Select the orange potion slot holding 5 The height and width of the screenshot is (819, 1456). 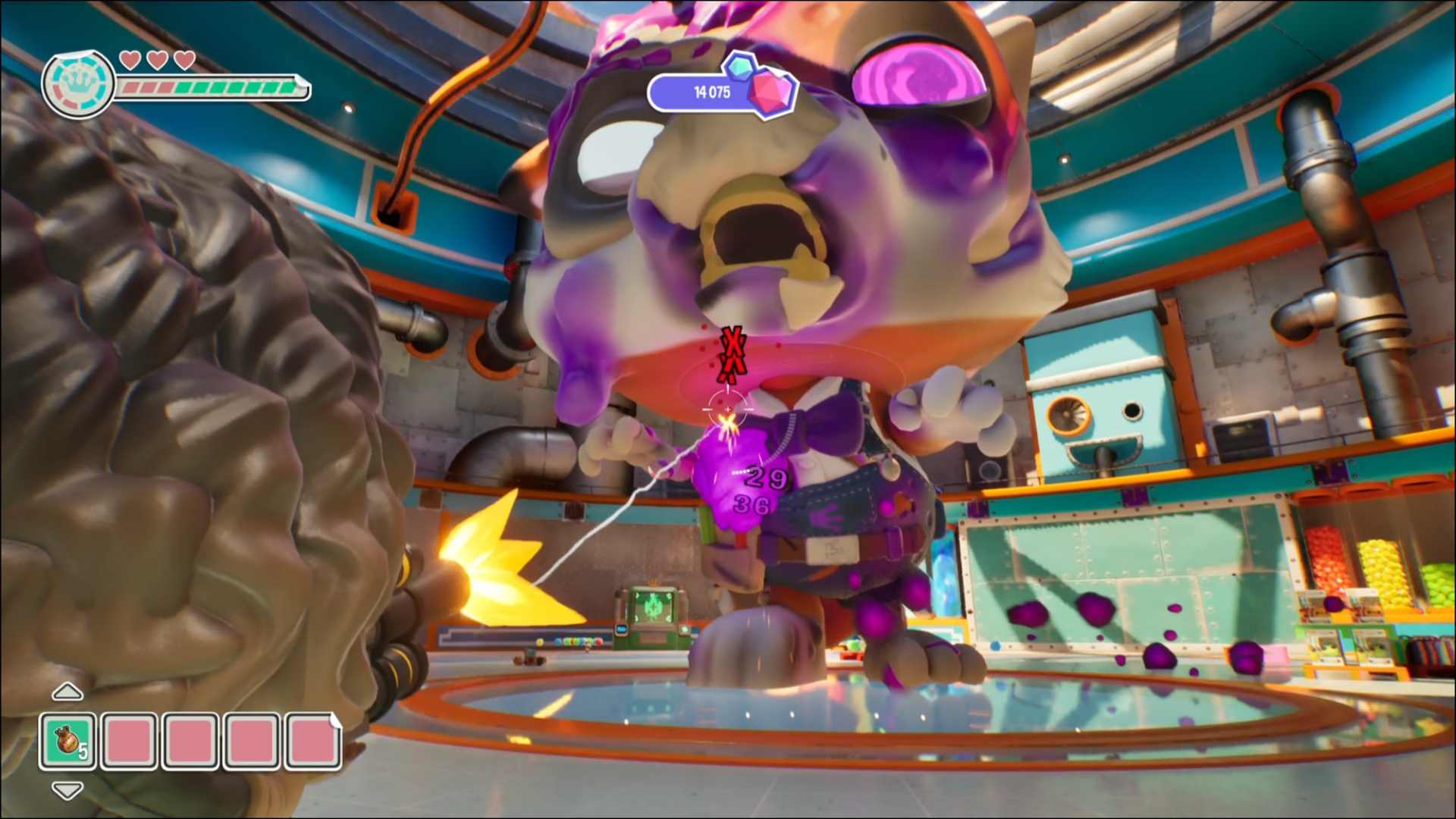pos(68,741)
